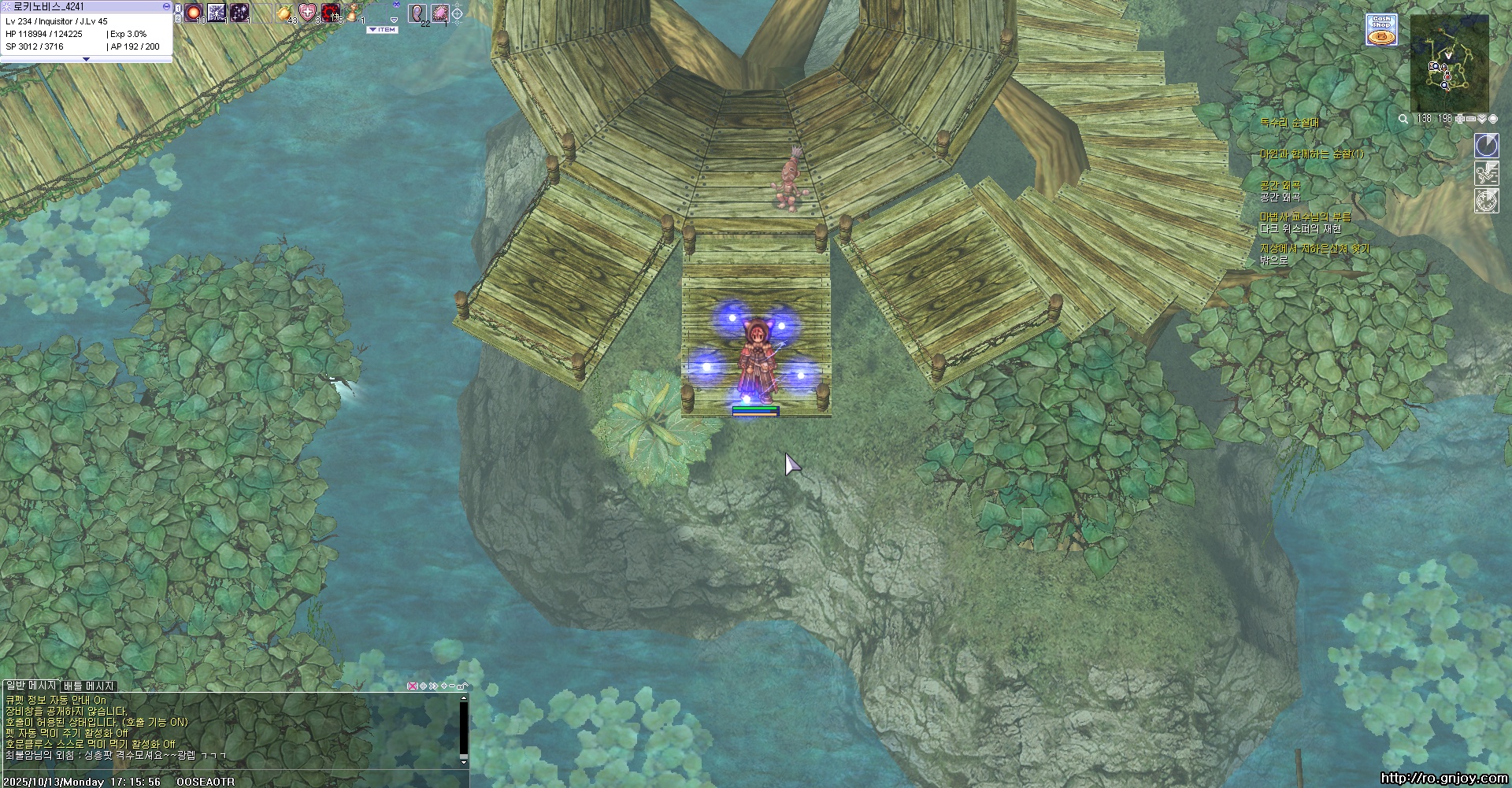Minimize the character status window
This screenshot has height=788, width=1512.
(x=166, y=6)
